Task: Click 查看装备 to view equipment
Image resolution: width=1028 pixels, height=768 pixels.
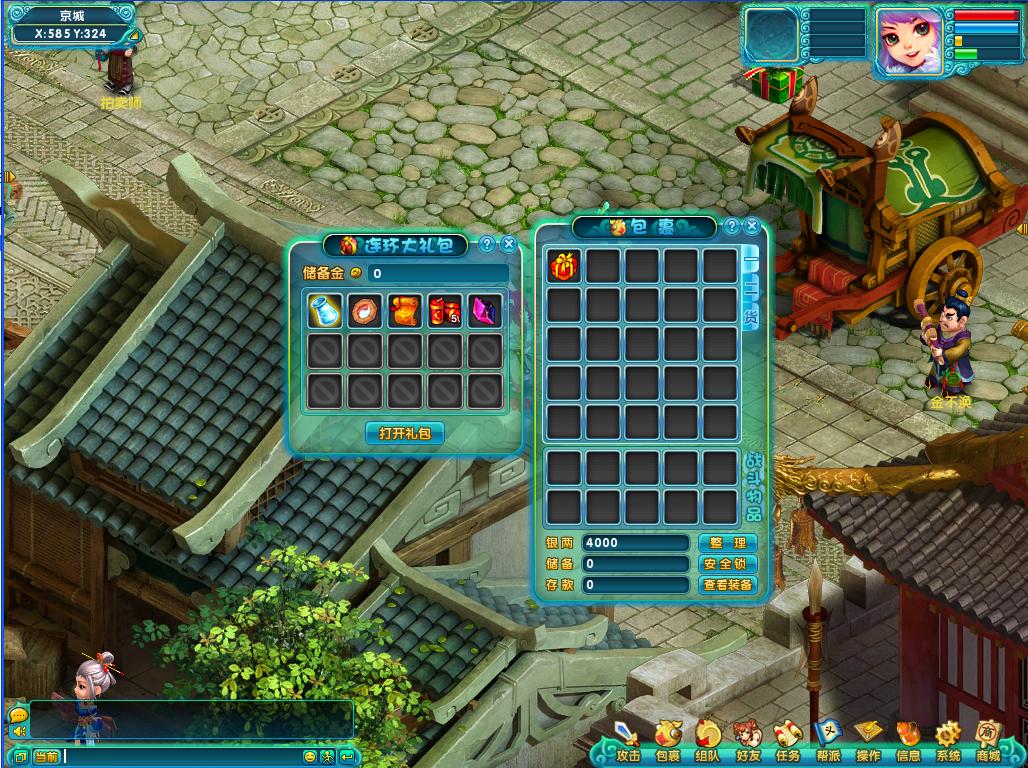Action: pyautogui.click(x=728, y=584)
